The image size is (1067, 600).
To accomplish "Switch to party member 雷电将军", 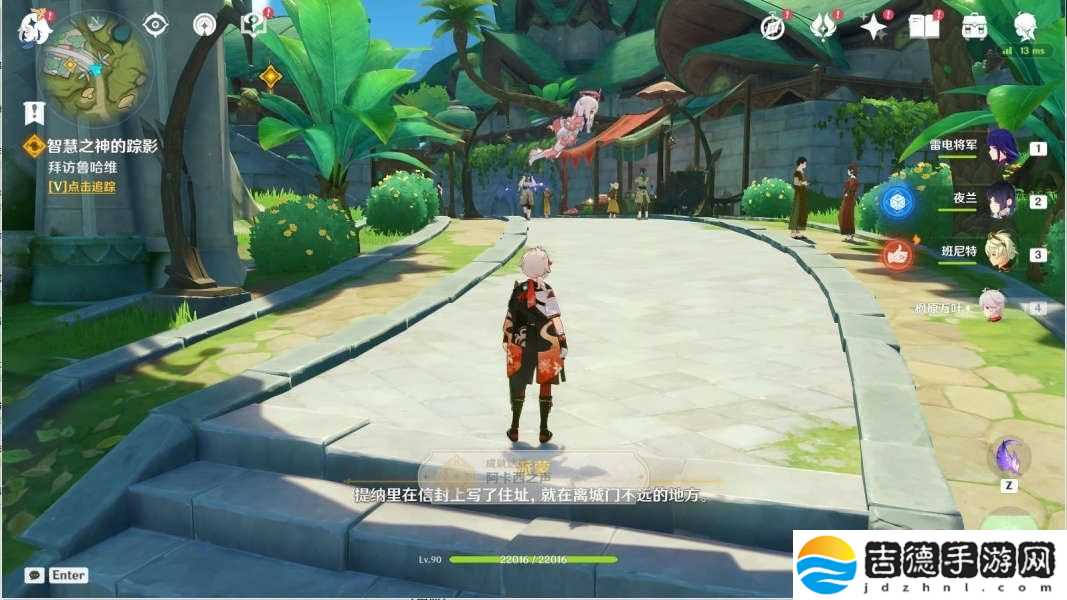I will pos(1003,148).
